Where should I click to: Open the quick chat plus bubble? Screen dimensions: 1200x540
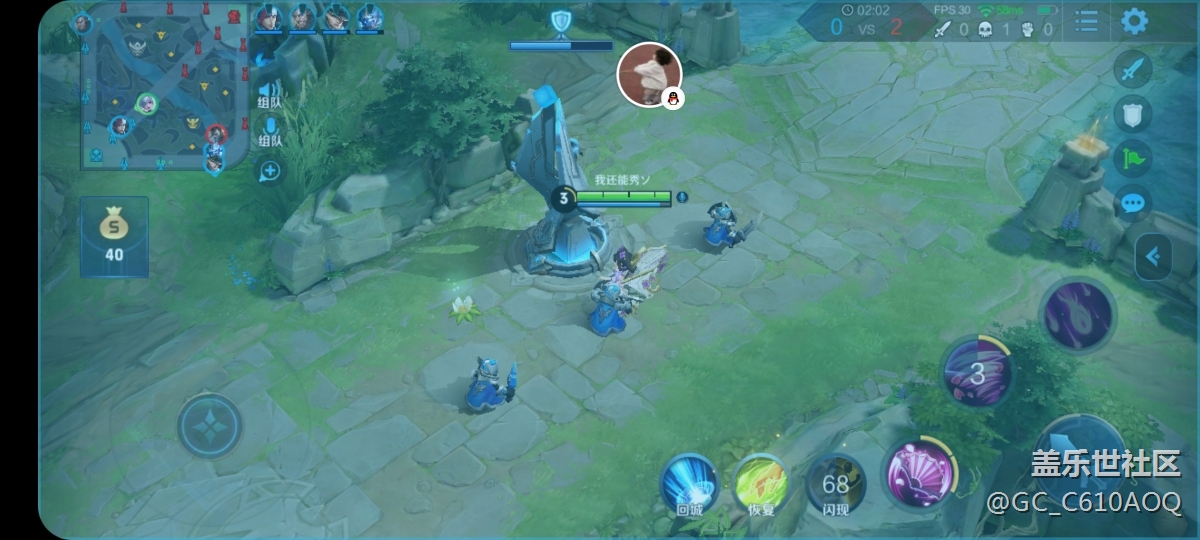click(269, 170)
